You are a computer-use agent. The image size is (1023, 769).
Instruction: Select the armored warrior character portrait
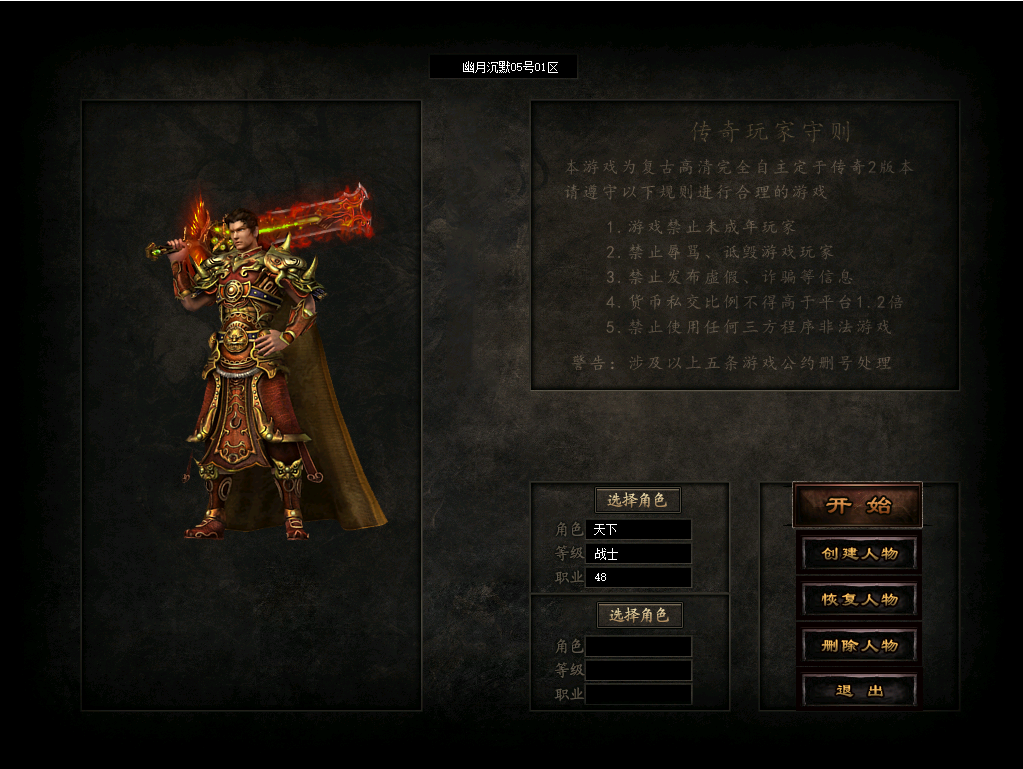(x=255, y=370)
